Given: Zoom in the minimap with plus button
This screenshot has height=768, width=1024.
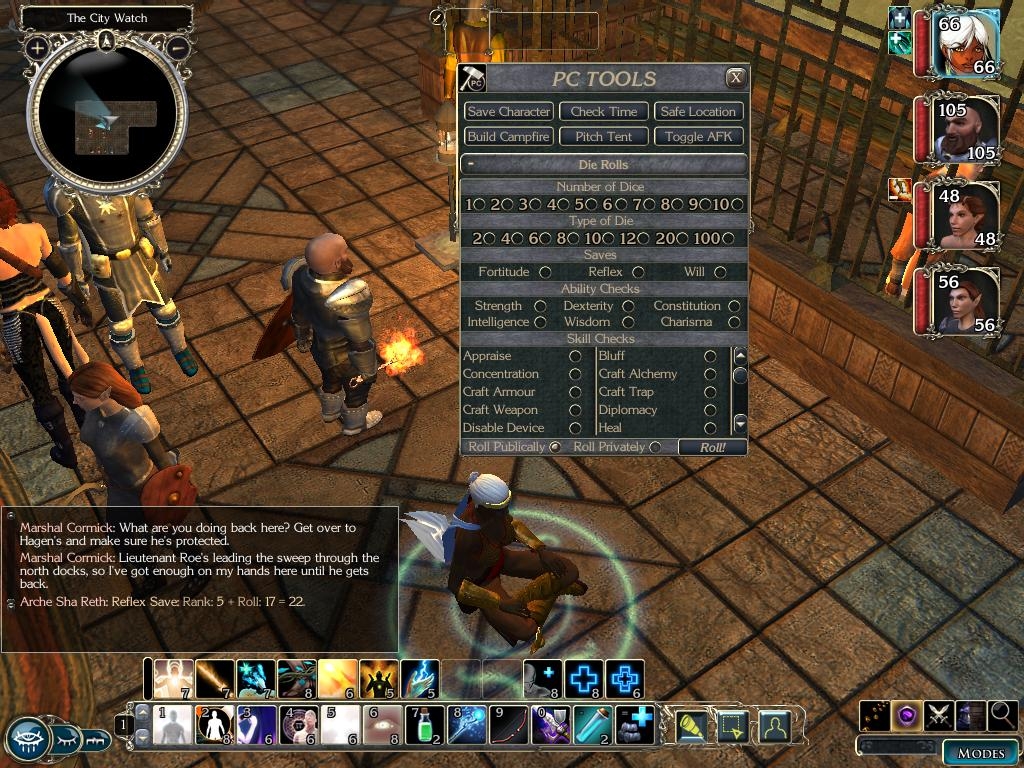Looking at the screenshot, I should [37, 47].
